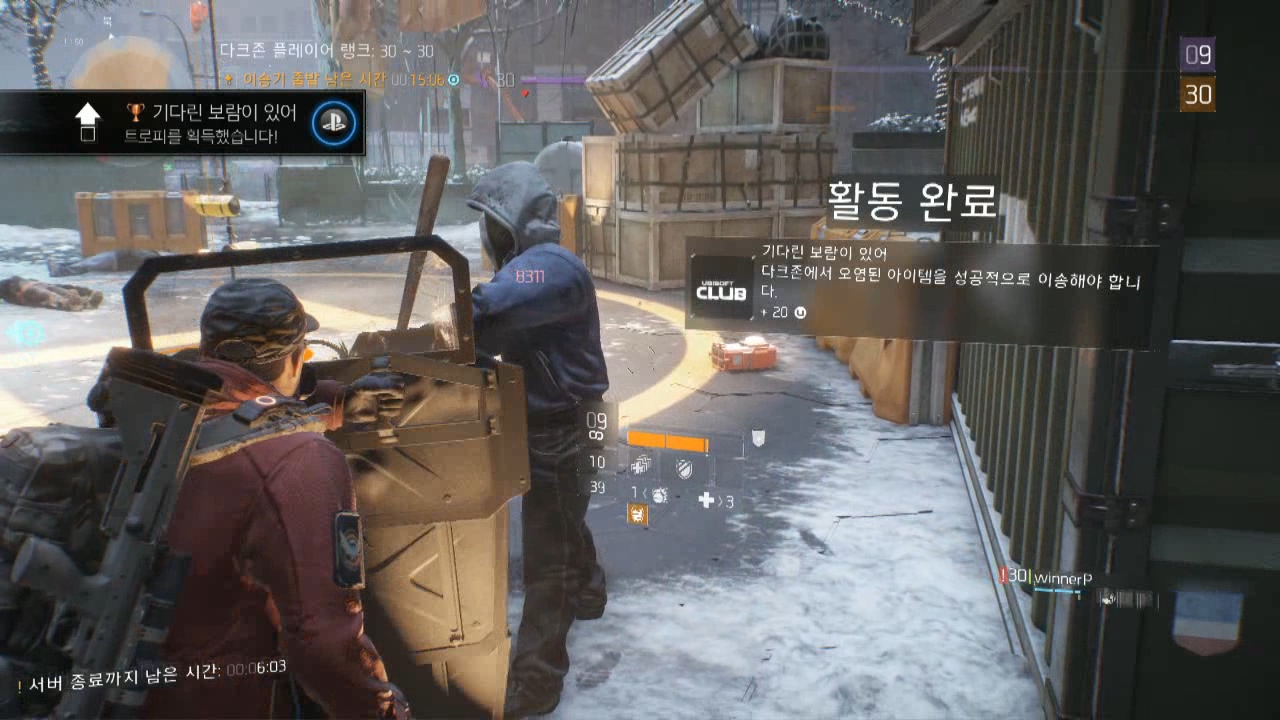1280x720 pixels.
Task: Click the grenade icon next to count 1
Action: (660, 495)
